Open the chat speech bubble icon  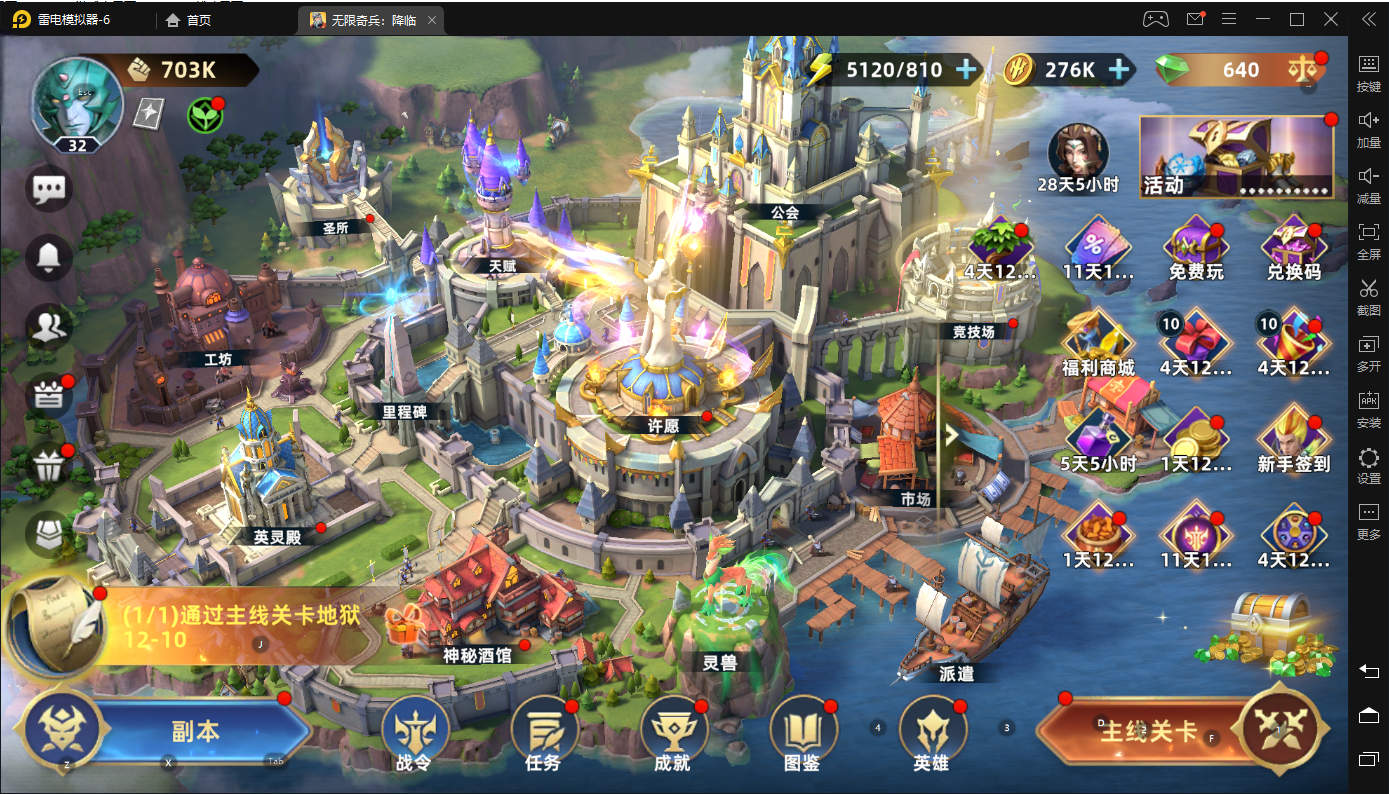[x=49, y=189]
